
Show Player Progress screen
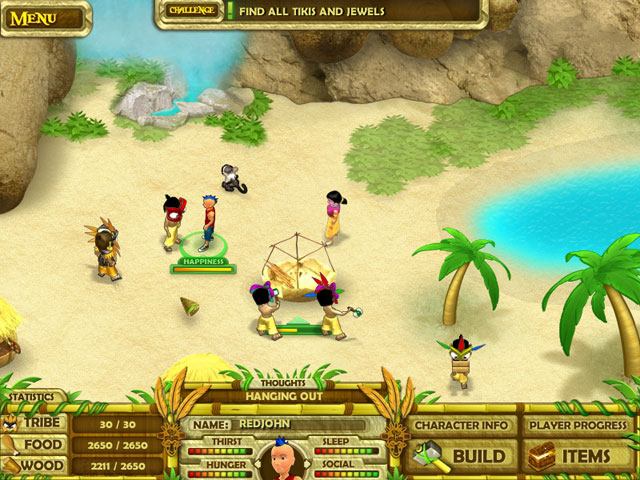580,425
